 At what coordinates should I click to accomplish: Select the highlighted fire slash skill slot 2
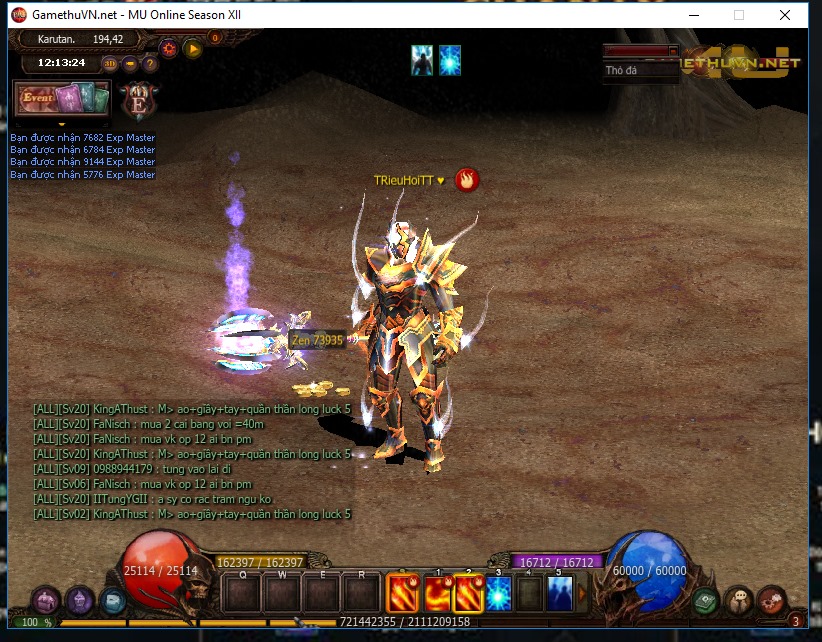point(469,594)
